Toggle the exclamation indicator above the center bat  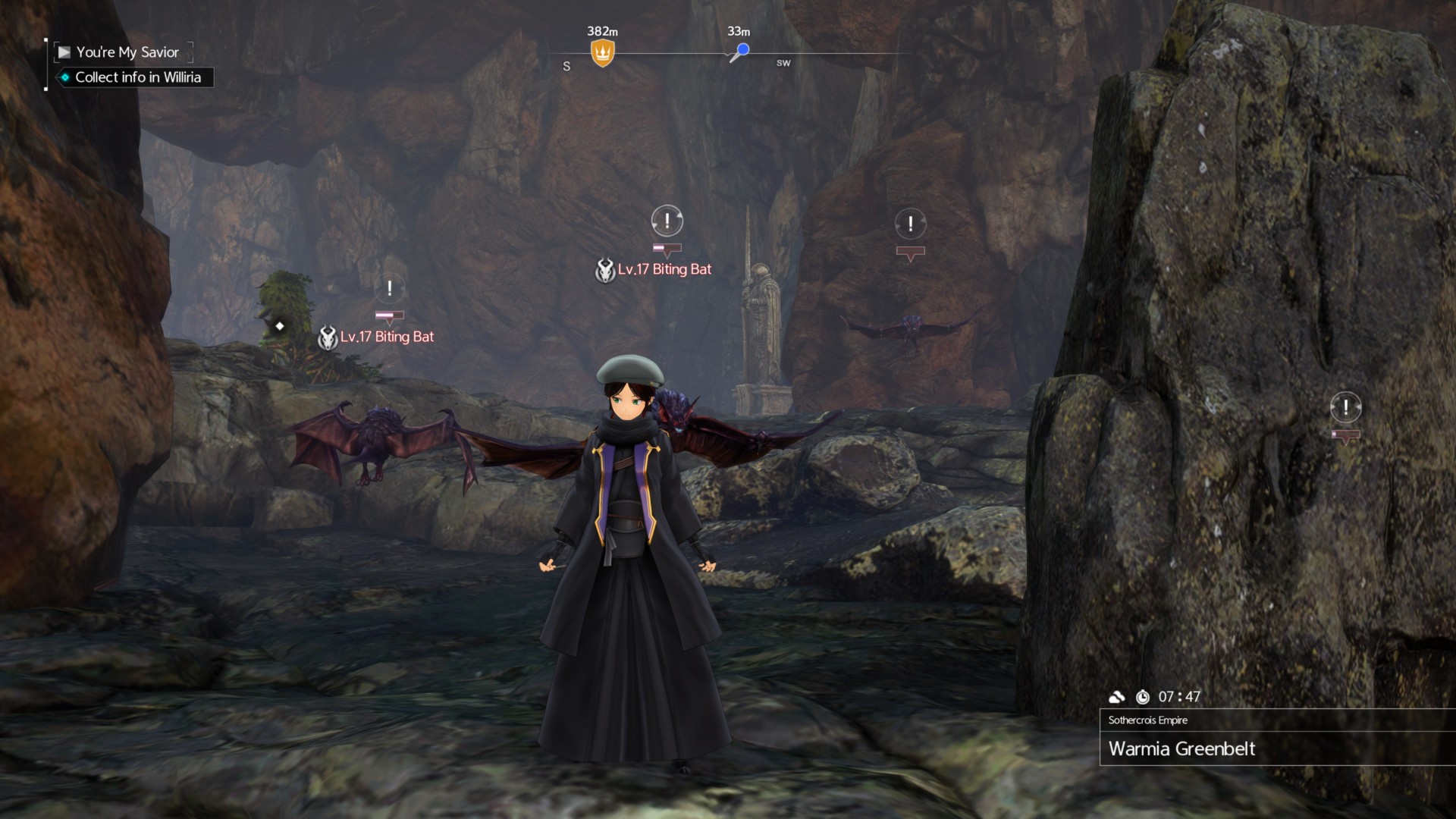click(666, 221)
